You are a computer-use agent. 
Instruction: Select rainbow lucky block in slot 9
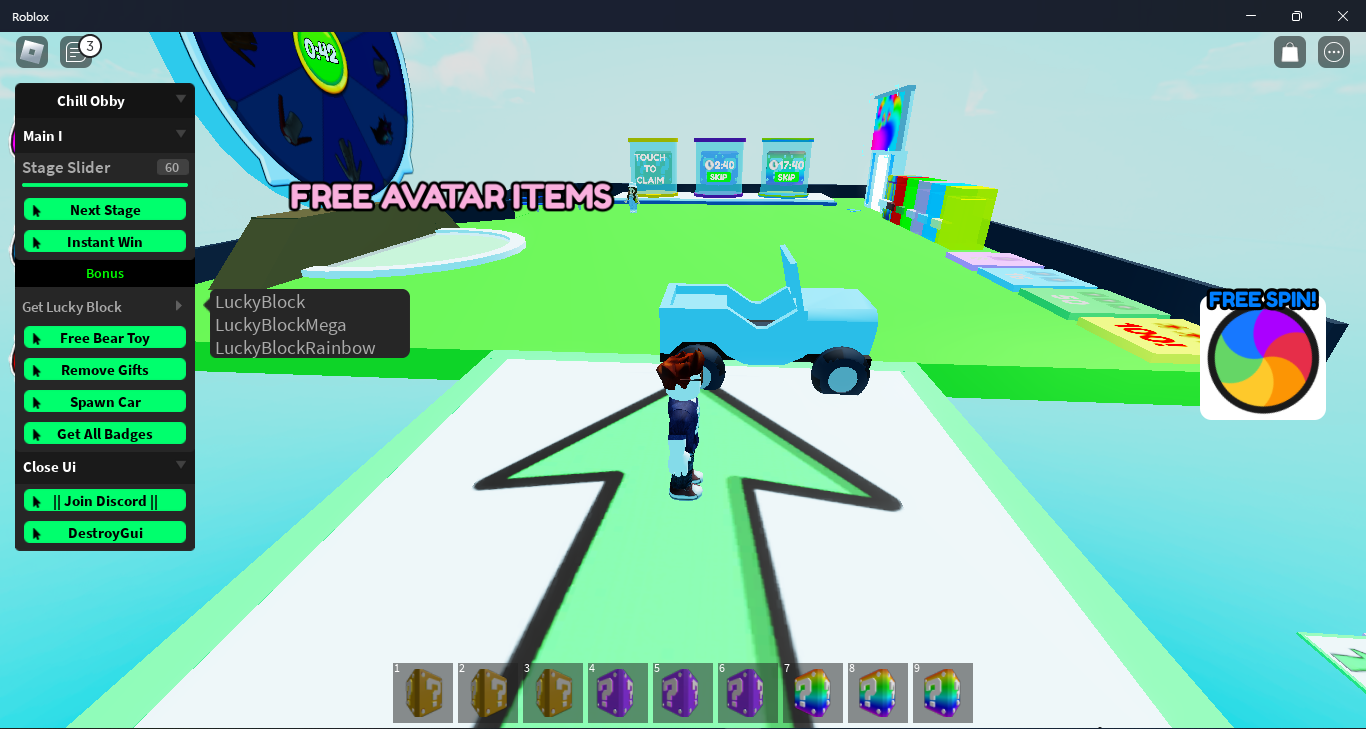click(x=942, y=692)
